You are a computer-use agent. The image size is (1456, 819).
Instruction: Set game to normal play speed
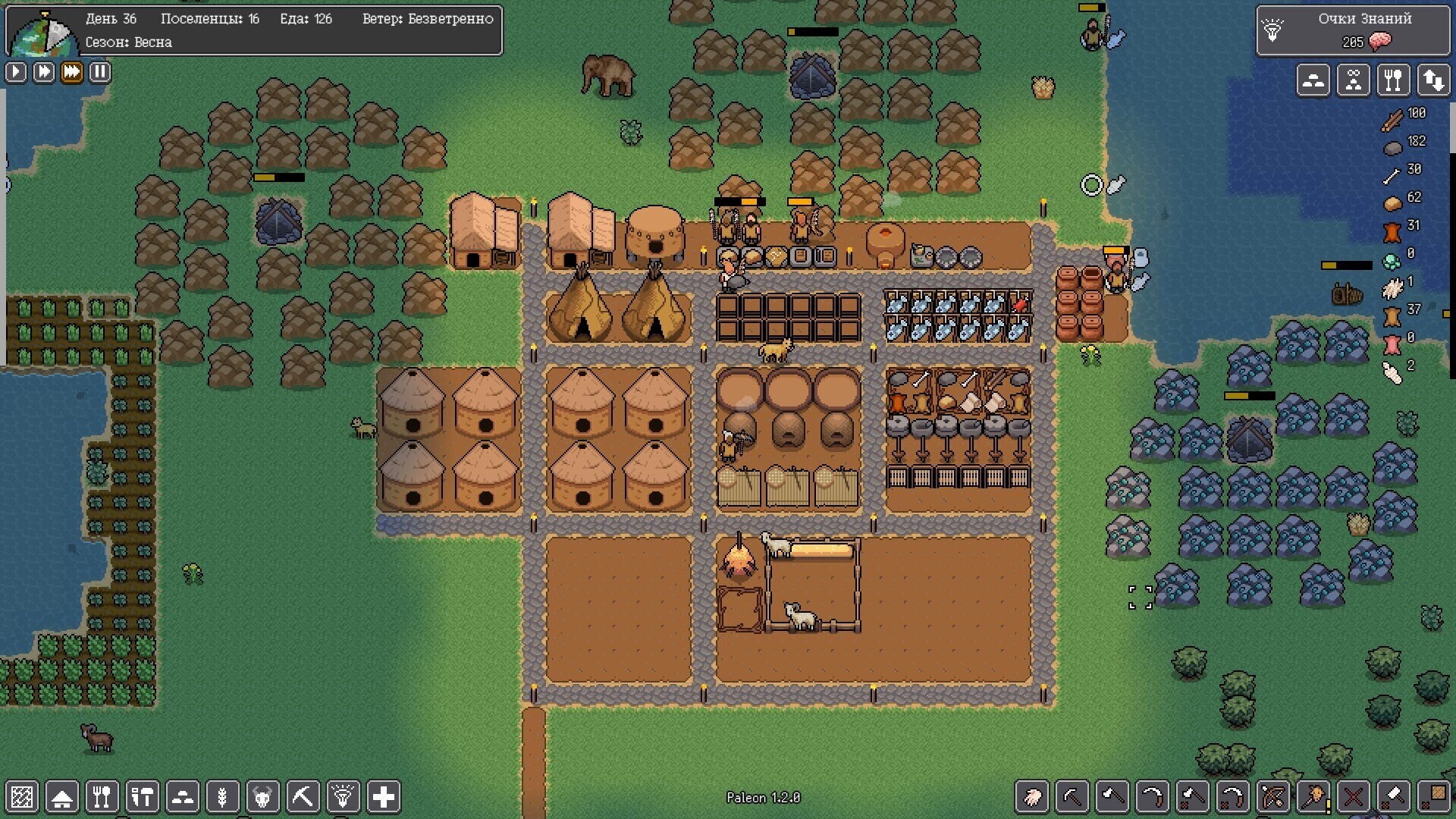click(16, 72)
